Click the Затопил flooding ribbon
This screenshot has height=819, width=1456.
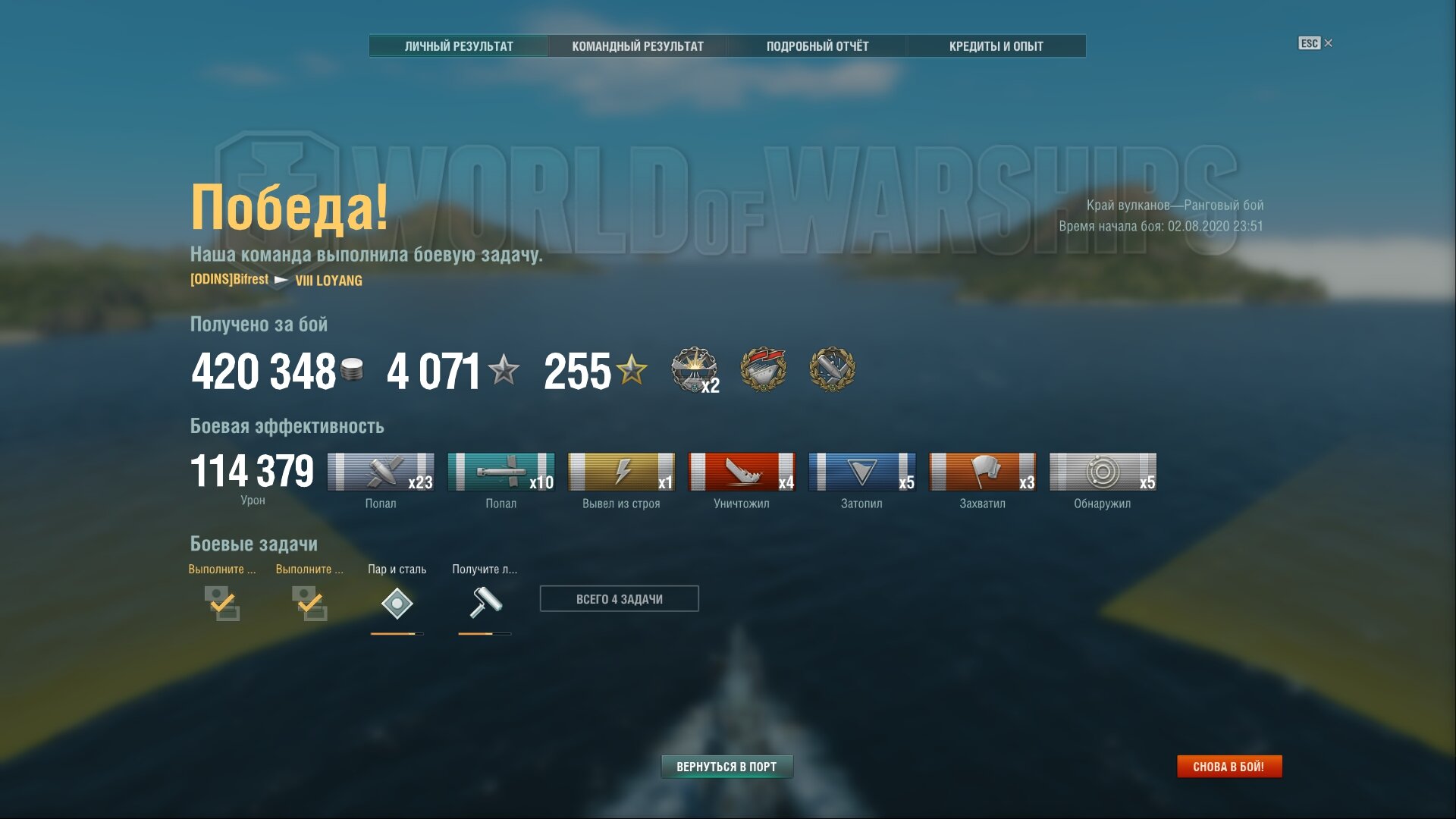pos(861,472)
